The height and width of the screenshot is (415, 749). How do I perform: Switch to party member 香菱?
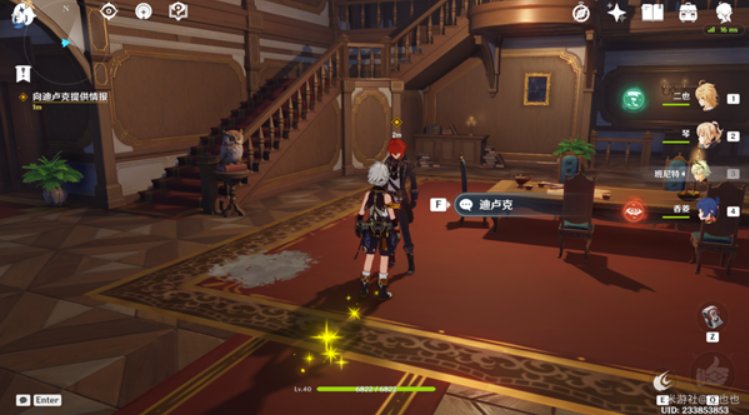click(x=706, y=210)
